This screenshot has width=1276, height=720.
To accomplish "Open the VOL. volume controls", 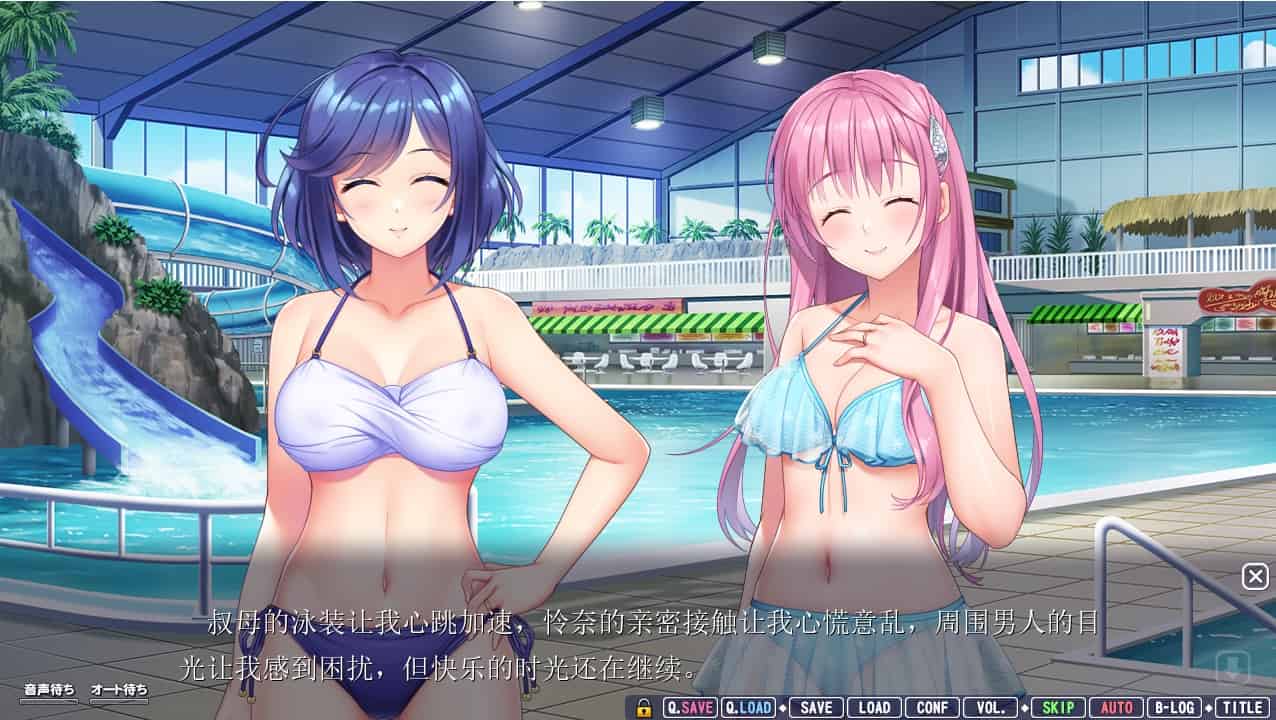I will click(x=991, y=707).
